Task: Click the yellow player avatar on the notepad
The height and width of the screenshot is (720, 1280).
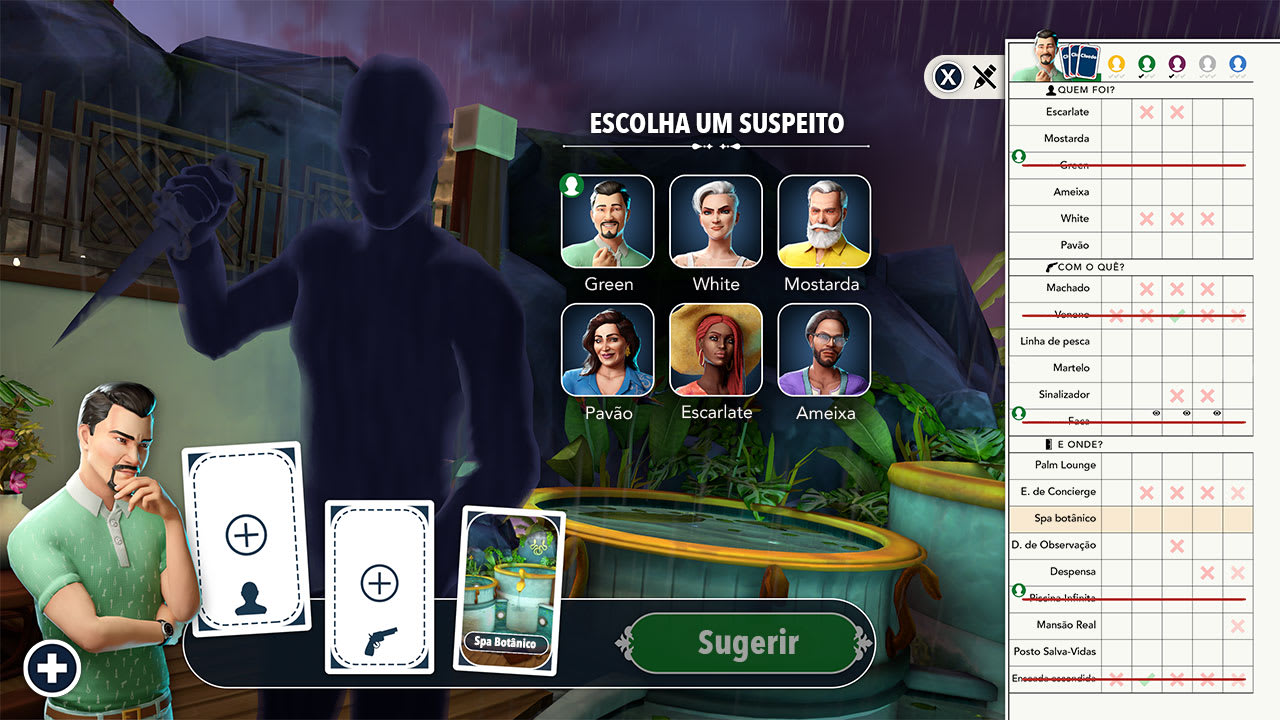Action: (x=1117, y=62)
